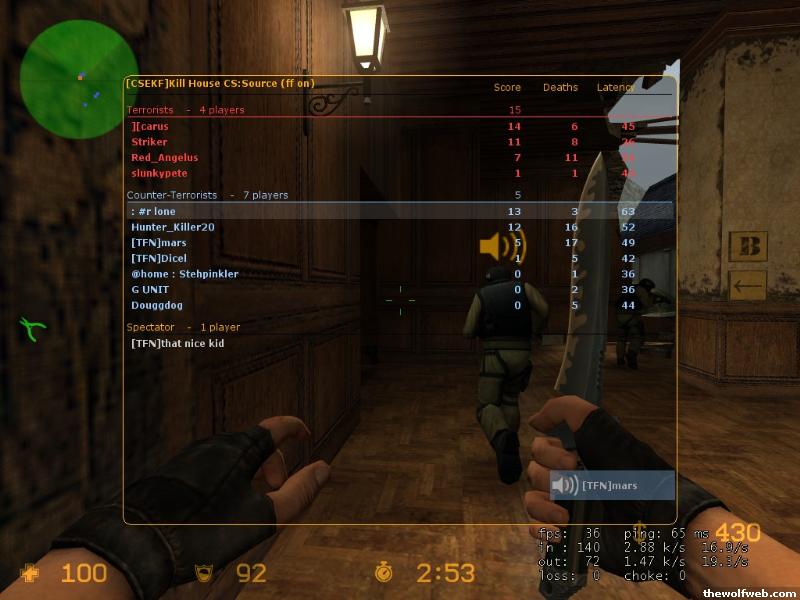
Task: Select the [TFN]mars row on the scoreboard
Action: 158,243
